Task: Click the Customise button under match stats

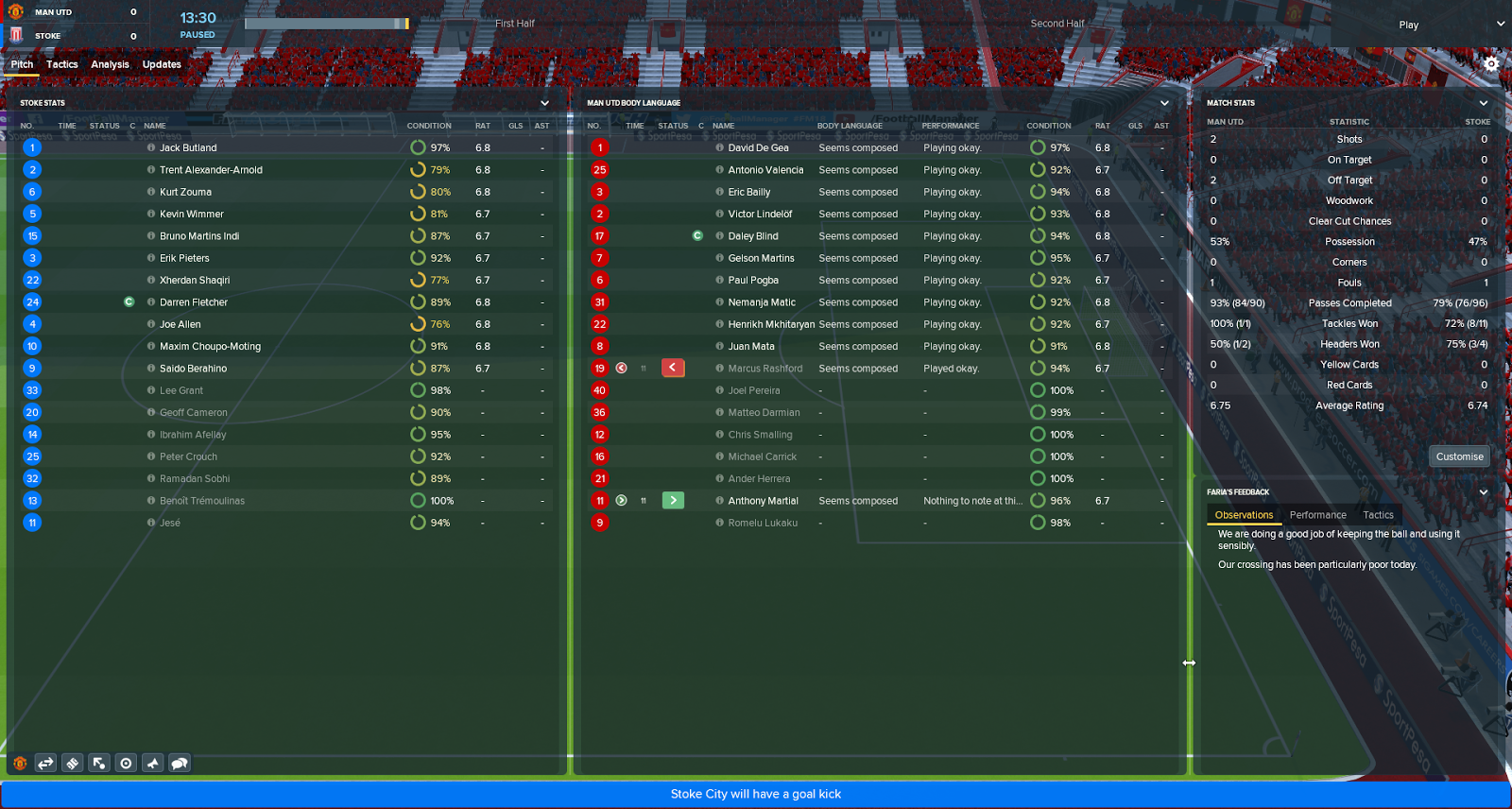Action: click(x=1459, y=456)
